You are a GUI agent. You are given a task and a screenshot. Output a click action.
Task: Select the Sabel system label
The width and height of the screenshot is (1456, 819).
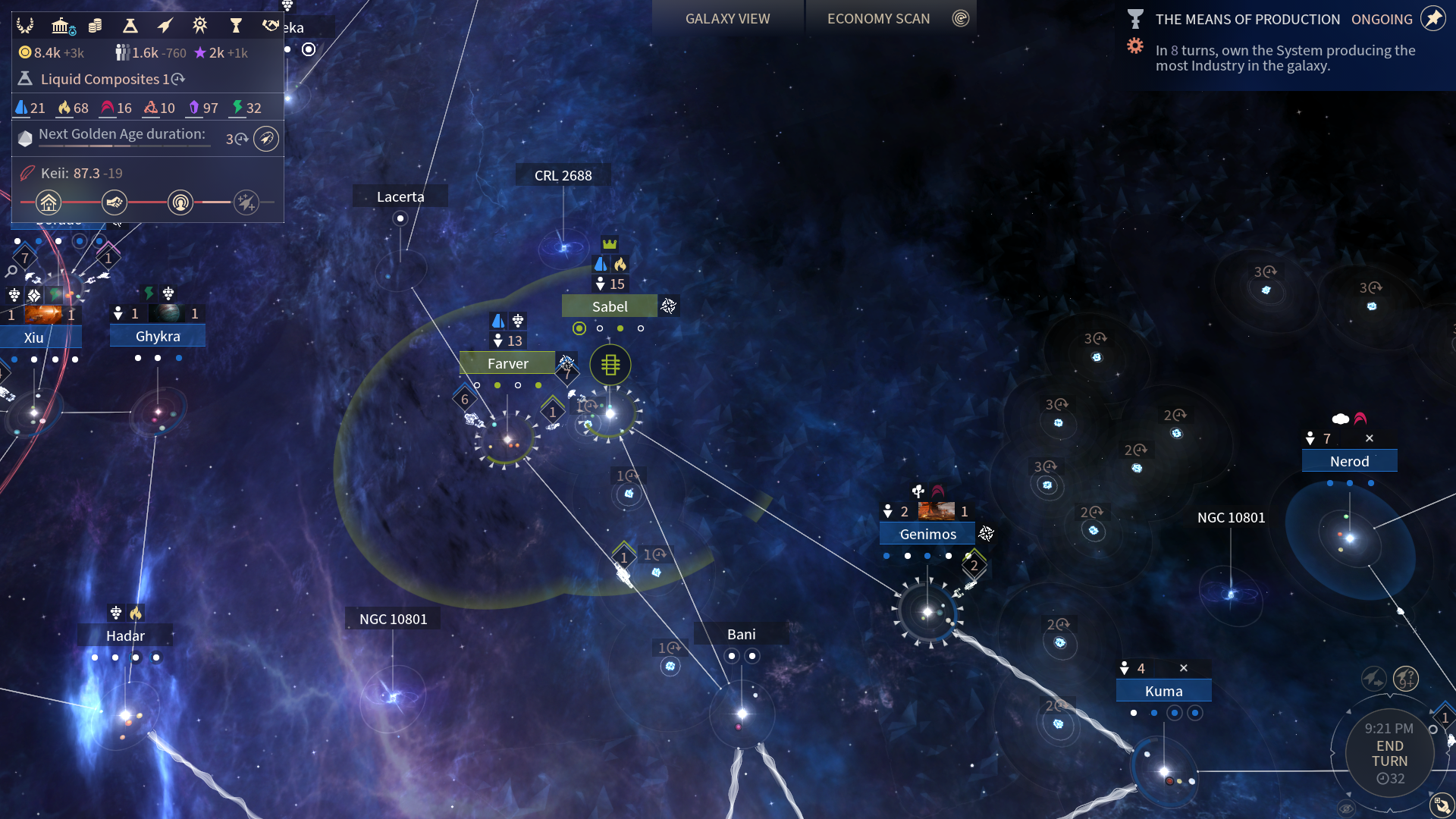point(610,306)
